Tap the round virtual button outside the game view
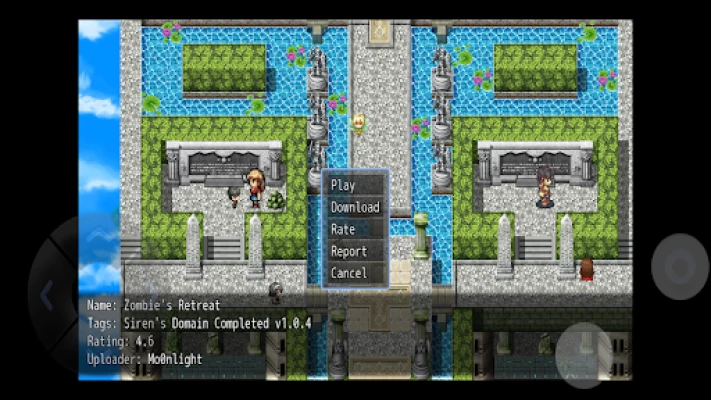This screenshot has height=400, width=711. [x=680, y=266]
